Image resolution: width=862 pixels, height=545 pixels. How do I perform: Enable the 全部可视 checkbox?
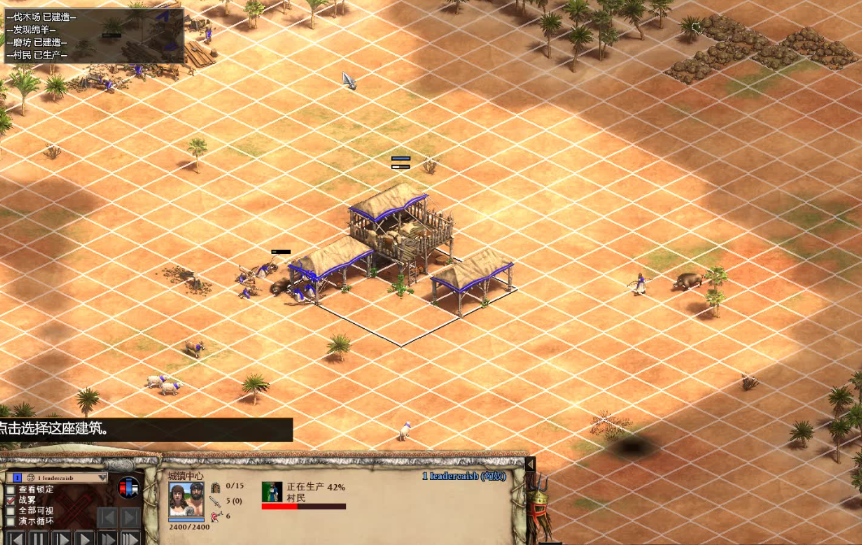pos(12,511)
